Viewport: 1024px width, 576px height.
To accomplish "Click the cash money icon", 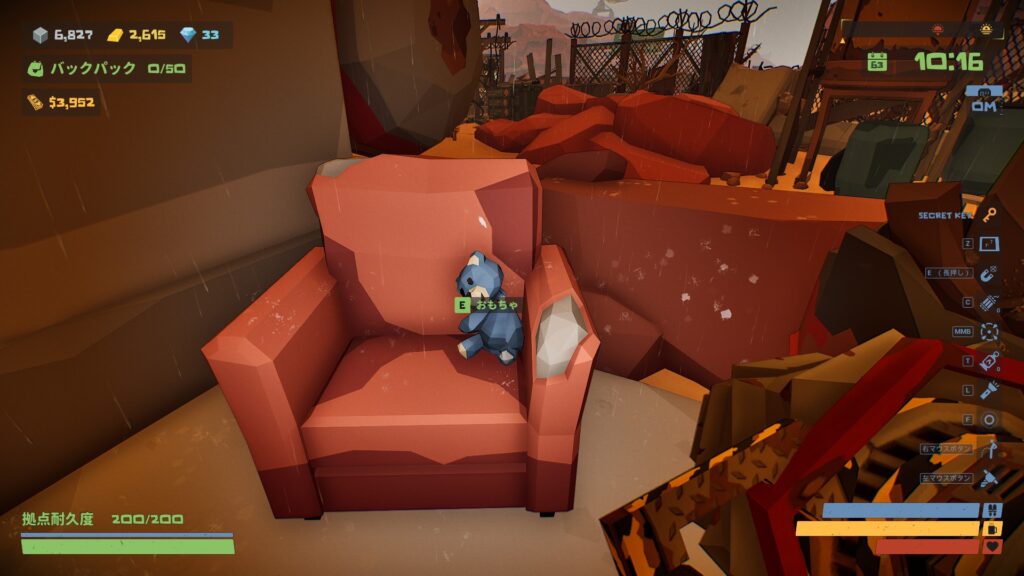I will tap(35, 102).
